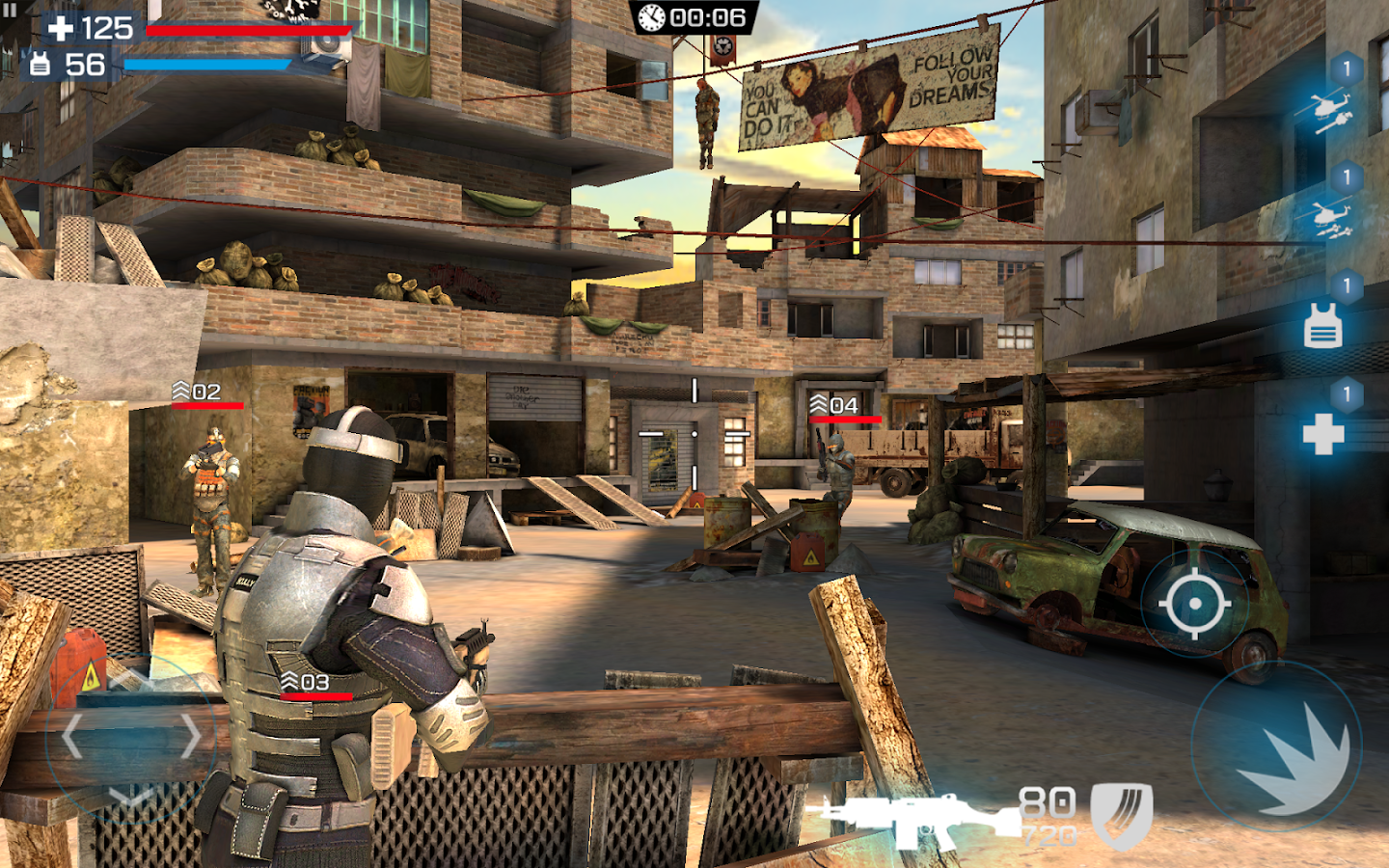Toggle aim mode with the crosshair button
This screenshot has width=1389, height=868.
[x=1195, y=603]
